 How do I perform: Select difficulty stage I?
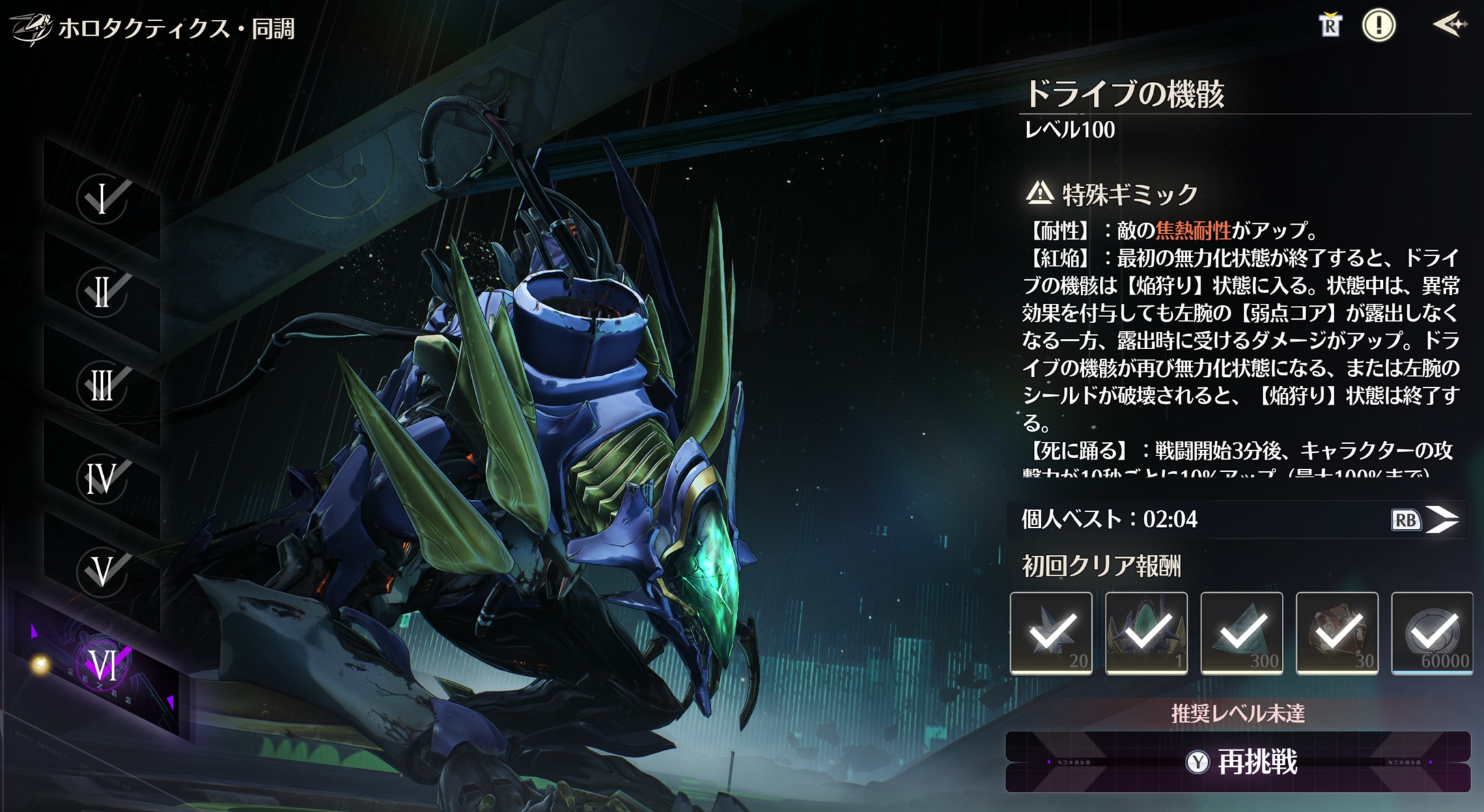click(x=102, y=199)
